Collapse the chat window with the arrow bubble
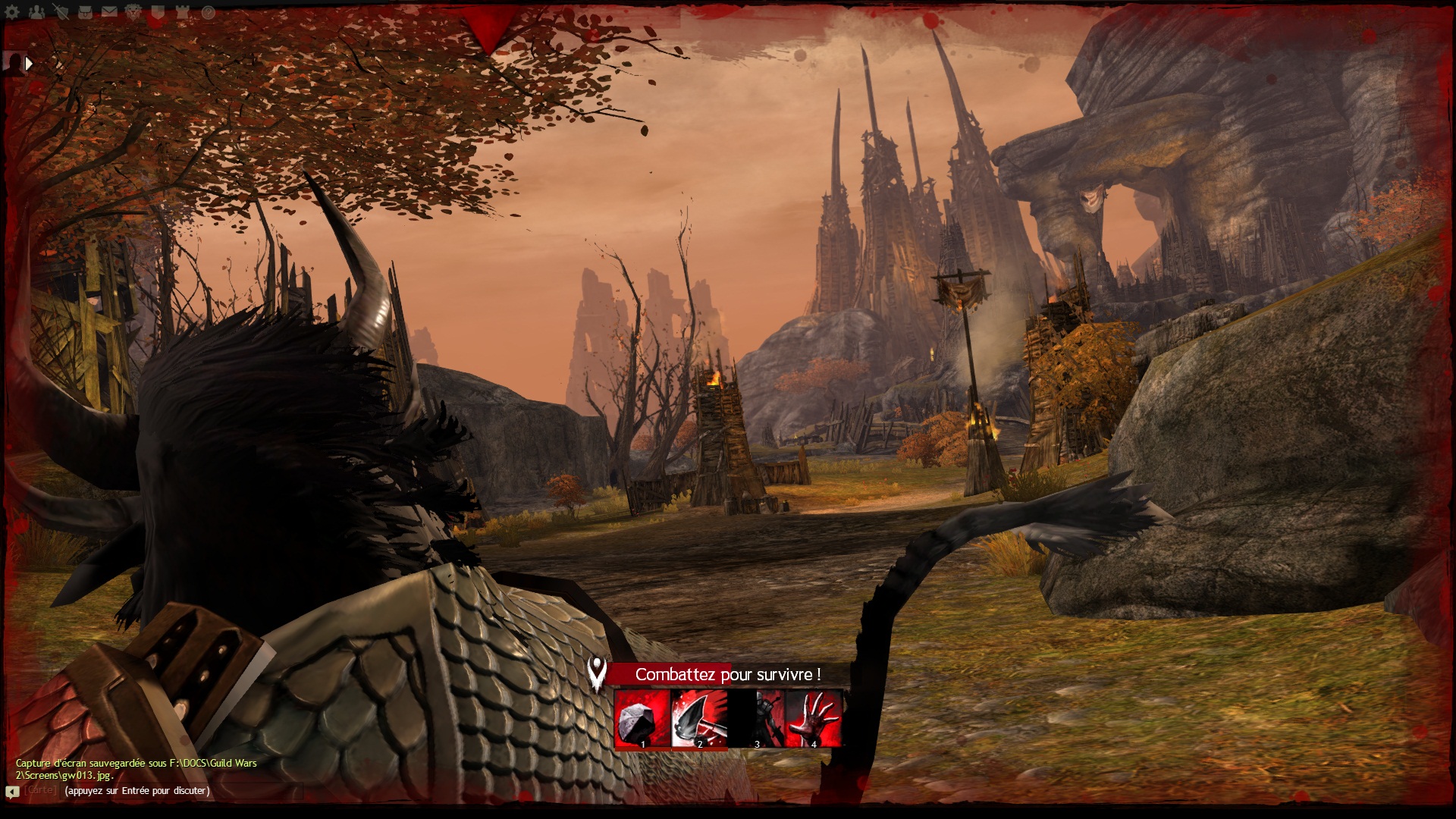1456x819 pixels. tap(12, 792)
